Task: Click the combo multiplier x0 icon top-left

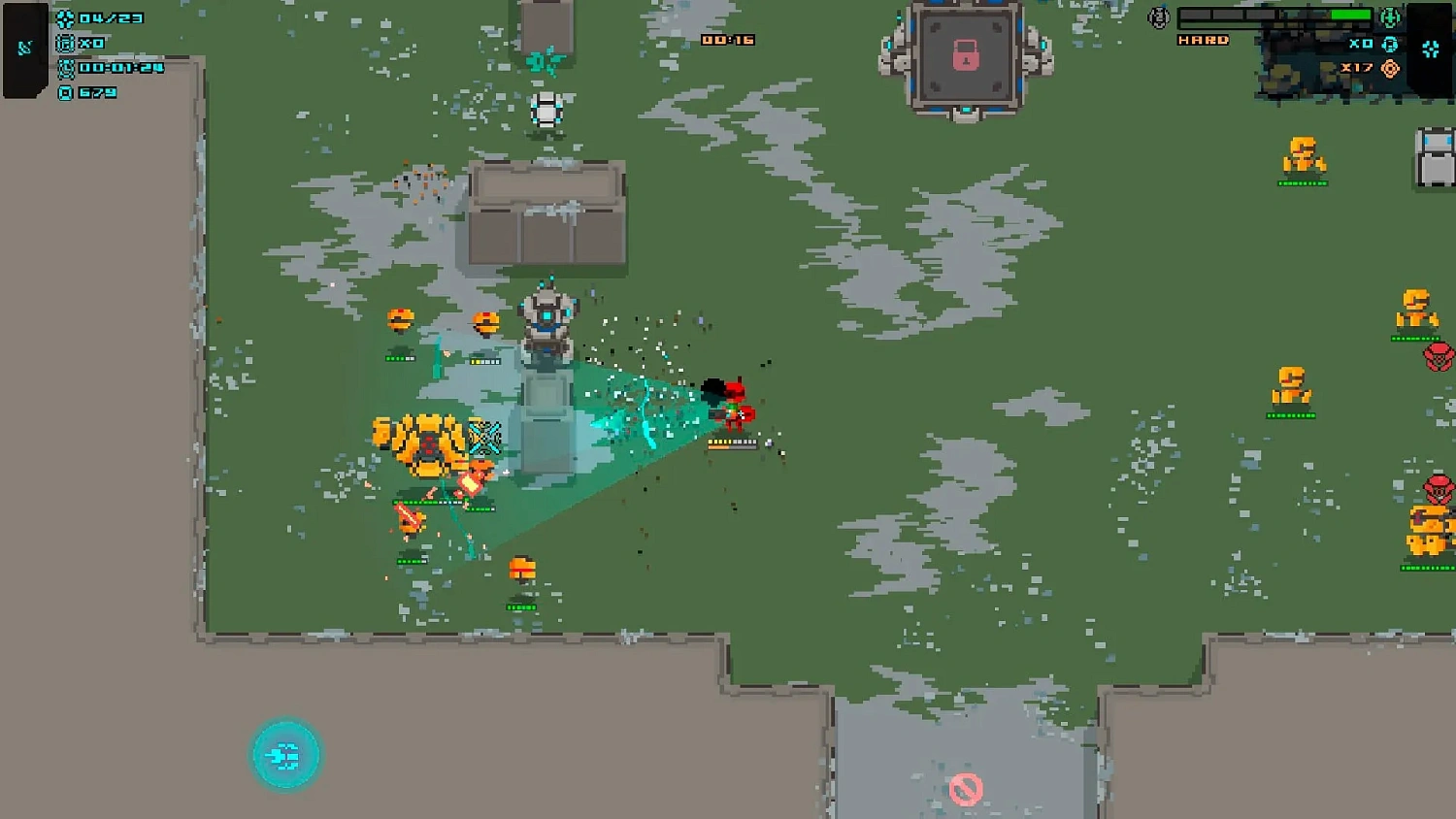Action: [65, 45]
